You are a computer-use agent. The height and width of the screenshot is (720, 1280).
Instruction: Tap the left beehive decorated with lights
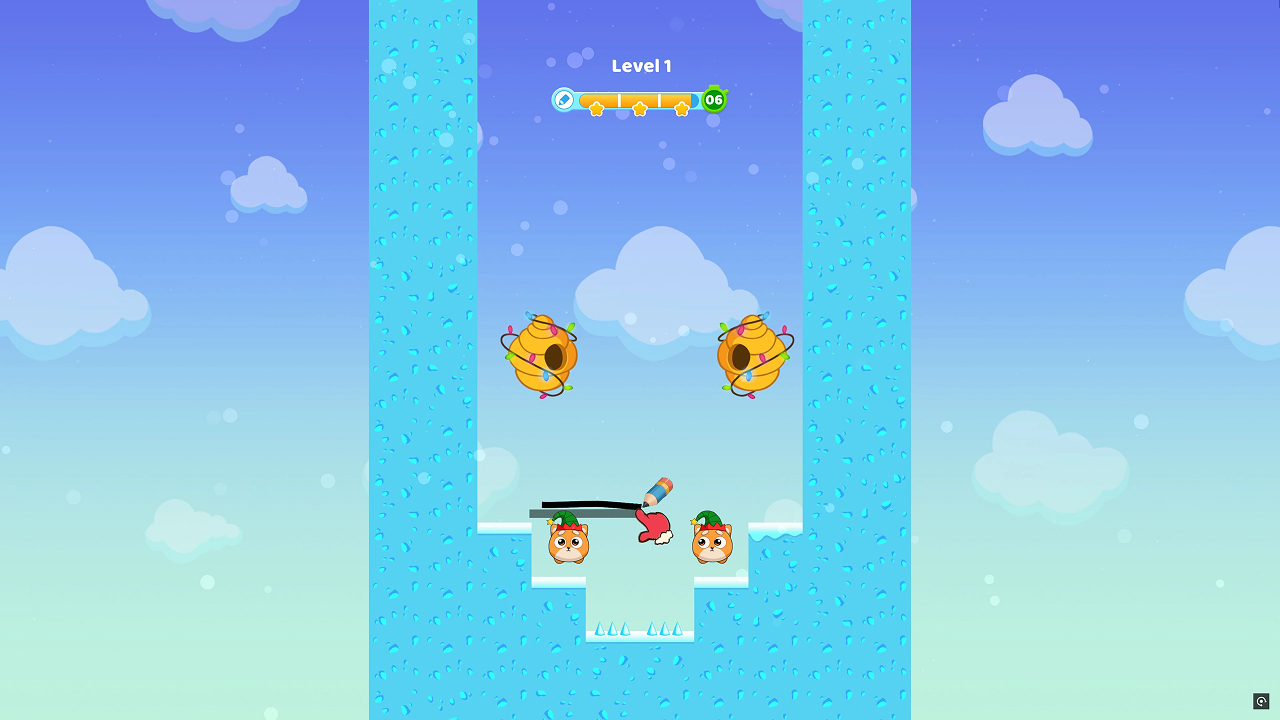pyautogui.click(x=543, y=355)
